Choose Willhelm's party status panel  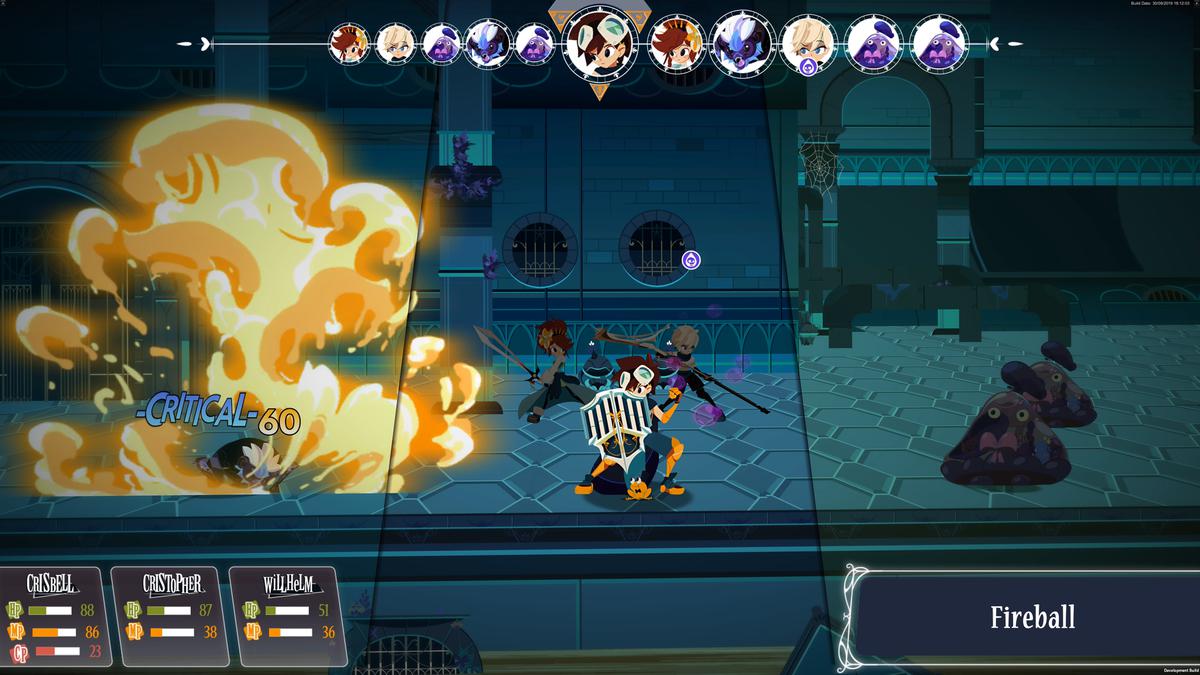[x=289, y=617]
